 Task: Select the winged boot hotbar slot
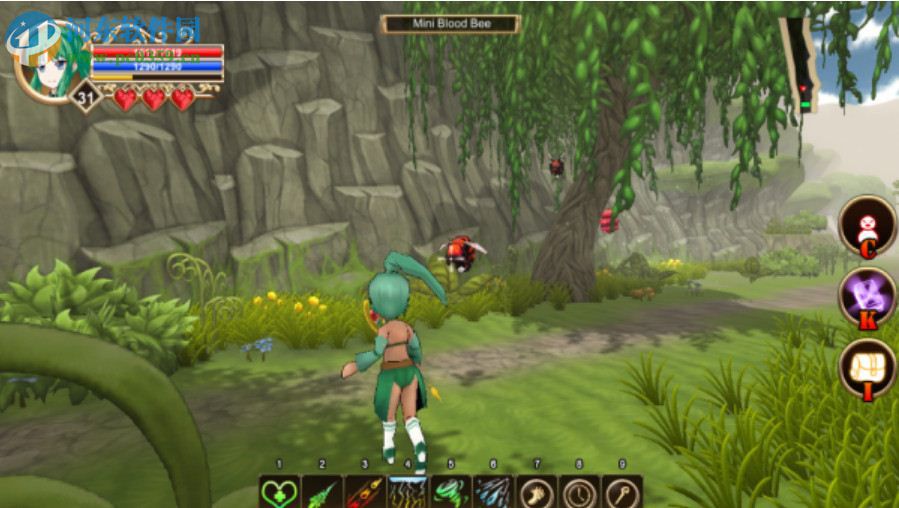tap(536, 492)
